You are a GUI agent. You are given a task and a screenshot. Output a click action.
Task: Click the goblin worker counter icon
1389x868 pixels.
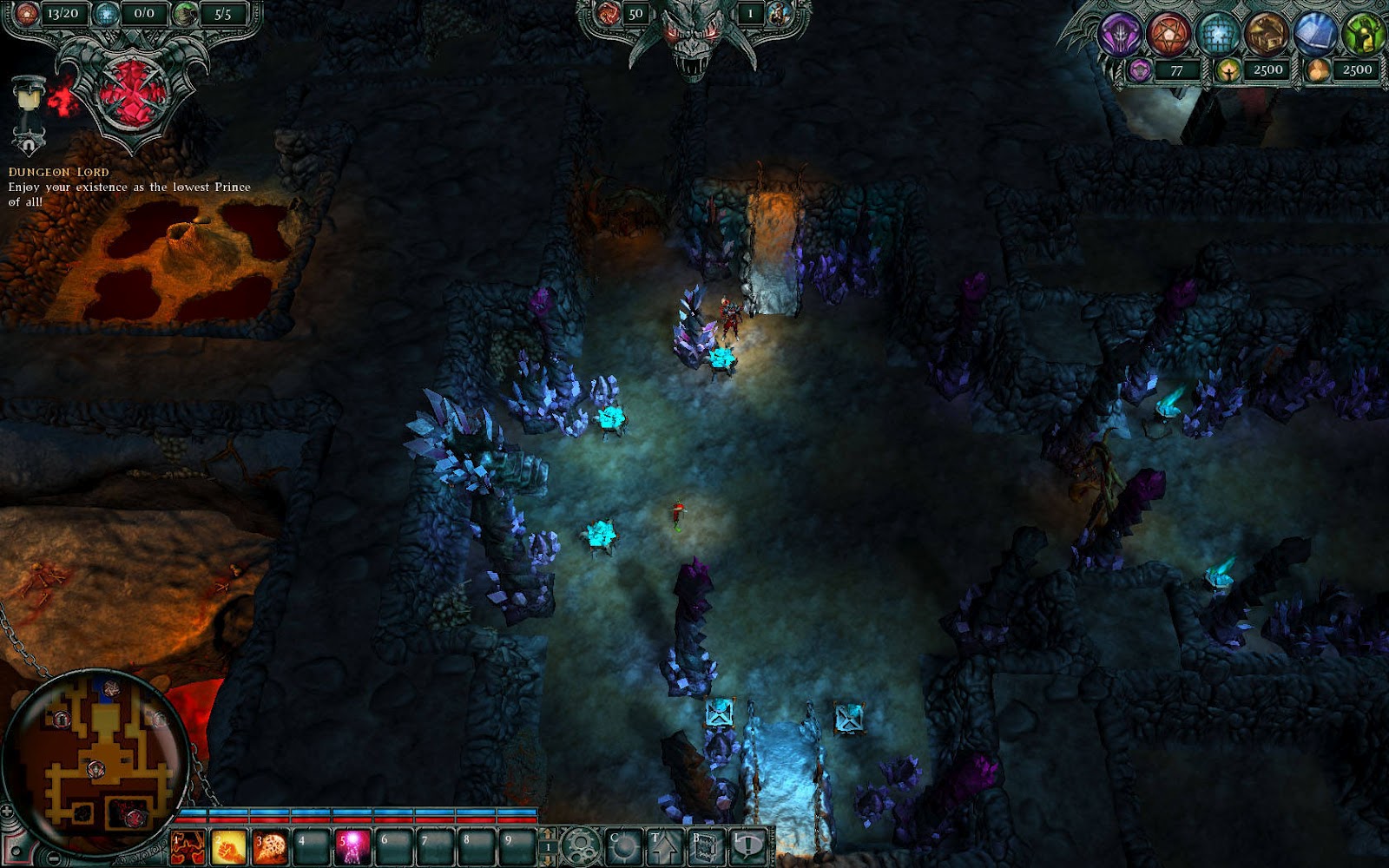click(x=187, y=13)
